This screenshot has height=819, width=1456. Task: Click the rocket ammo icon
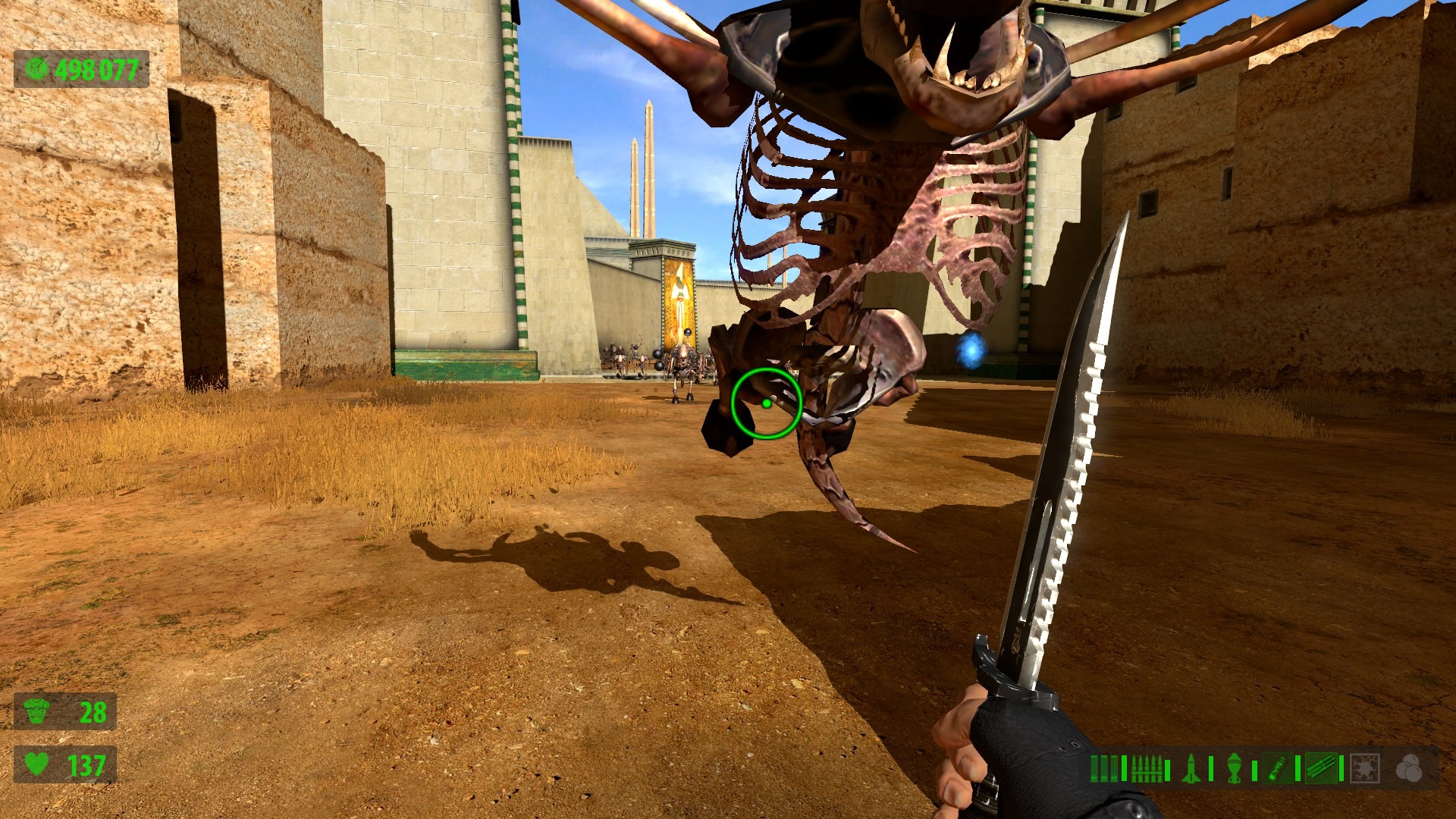[1190, 768]
